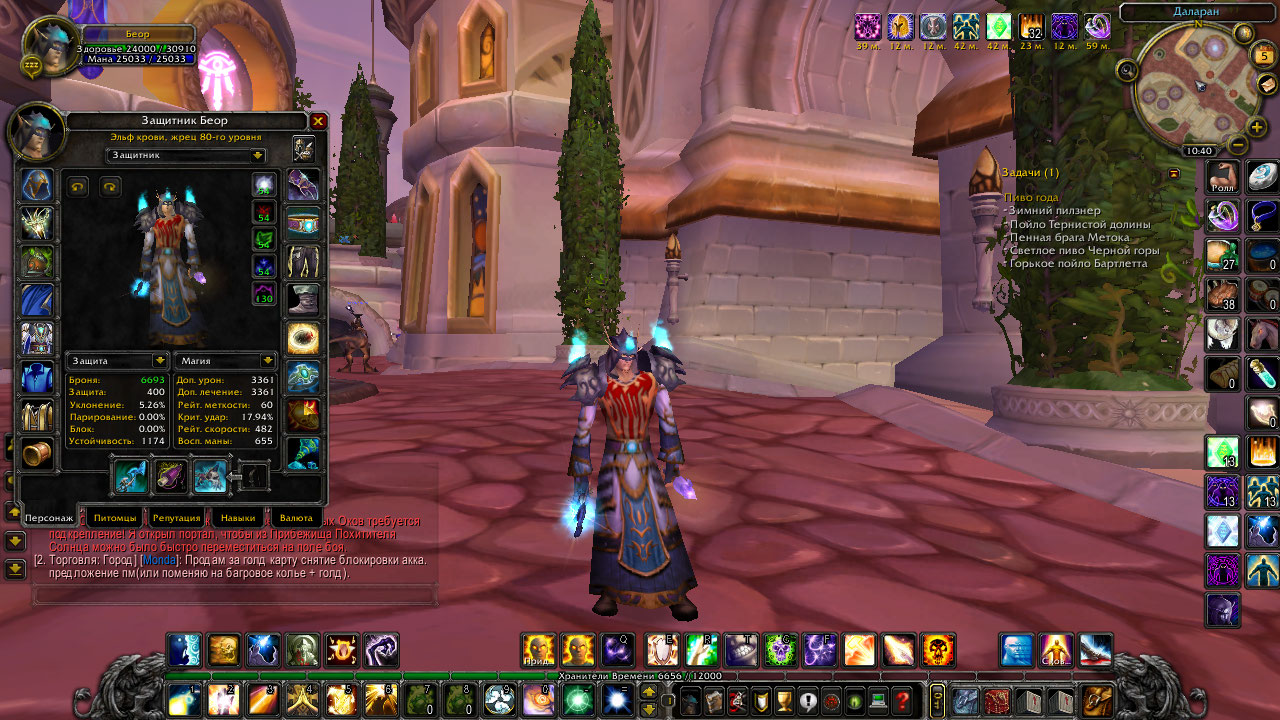The height and width of the screenshot is (720, 1280).
Task: Select the Пиво года quest title
Action: click(1031, 198)
